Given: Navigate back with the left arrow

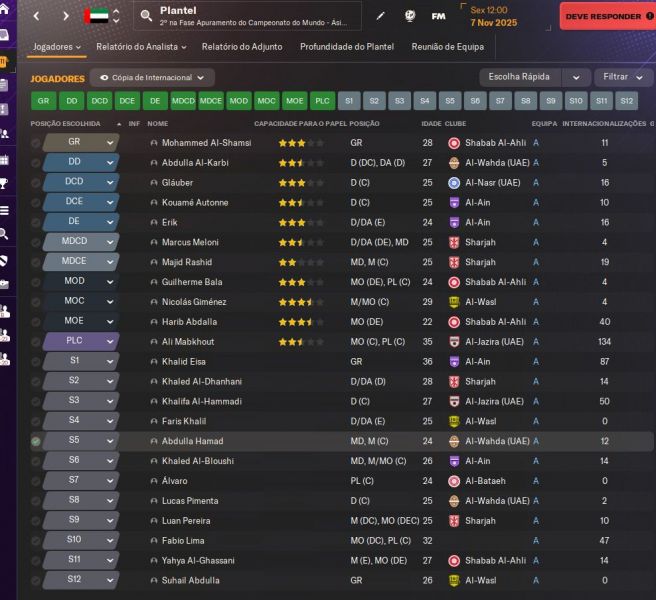Looking at the screenshot, I should (x=38, y=16).
